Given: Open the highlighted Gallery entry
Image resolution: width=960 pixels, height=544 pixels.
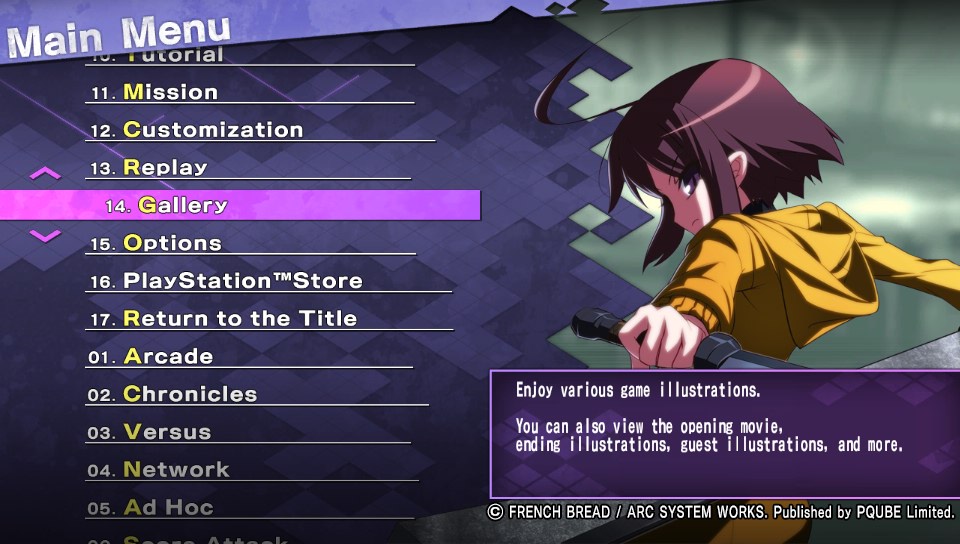Looking at the screenshot, I should tap(183, 205).
